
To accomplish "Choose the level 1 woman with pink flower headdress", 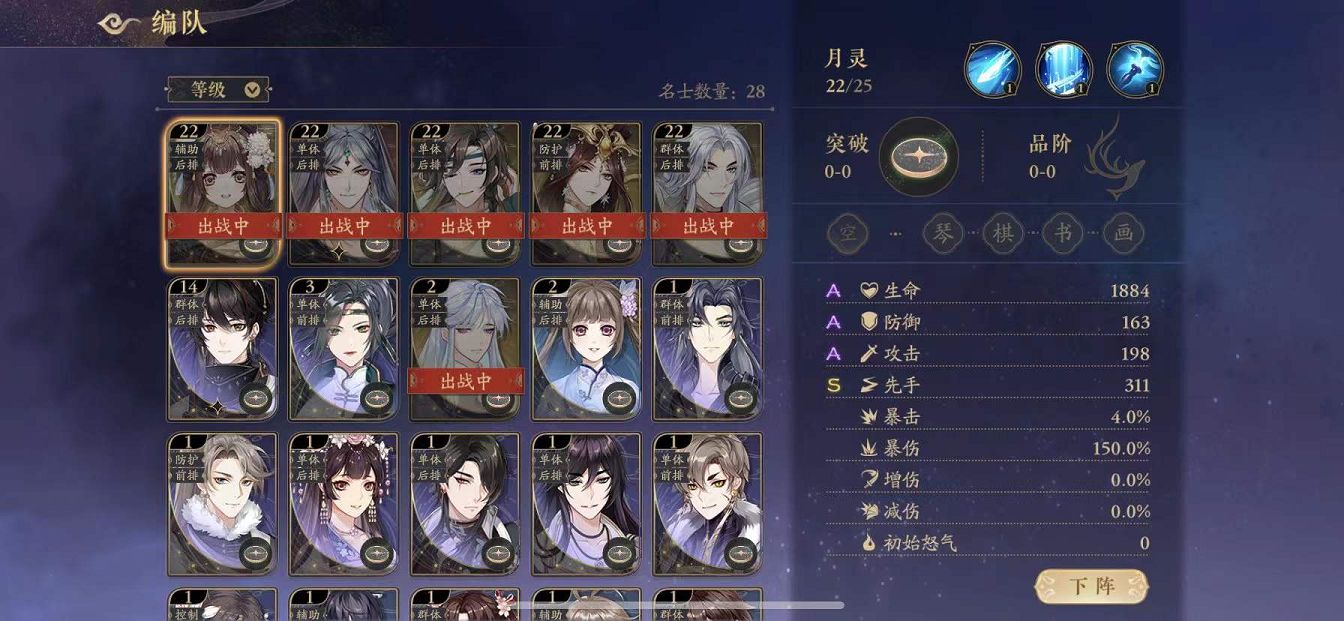I will (x=344, y=504).
